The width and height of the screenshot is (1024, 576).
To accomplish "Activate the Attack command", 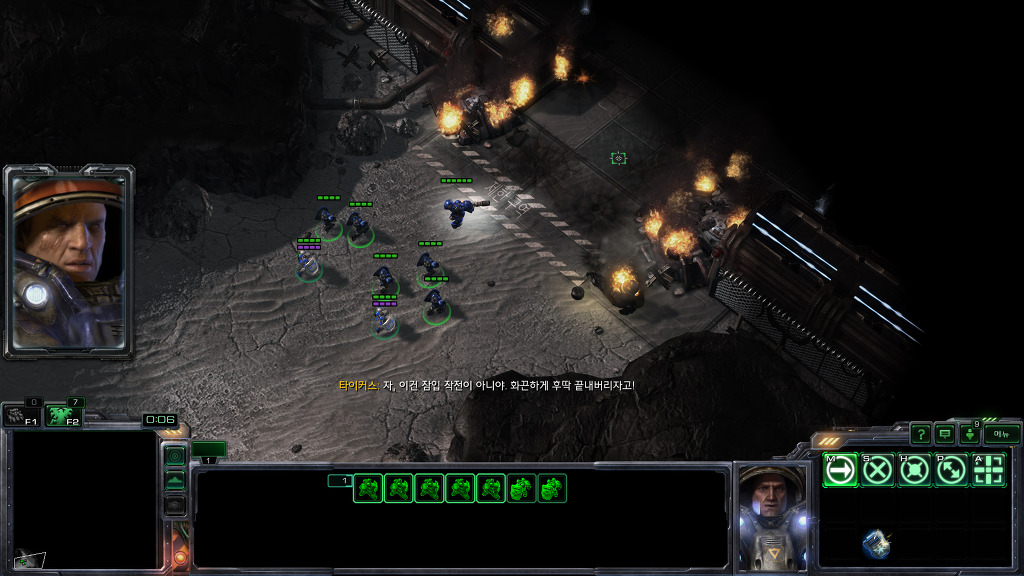I will coord(988,469).
